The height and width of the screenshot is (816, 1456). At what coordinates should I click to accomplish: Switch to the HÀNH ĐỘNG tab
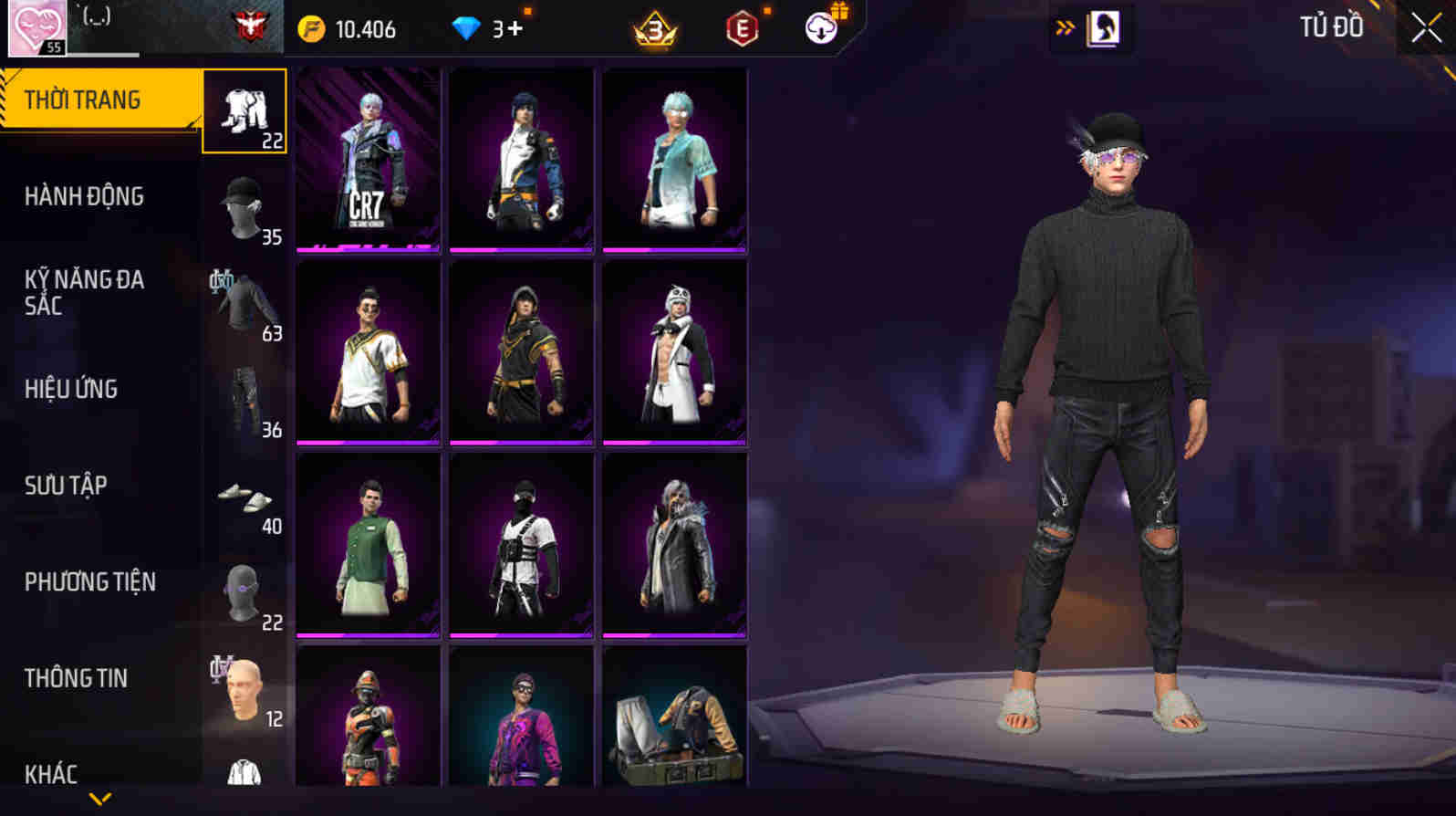(x=85, y=196)
